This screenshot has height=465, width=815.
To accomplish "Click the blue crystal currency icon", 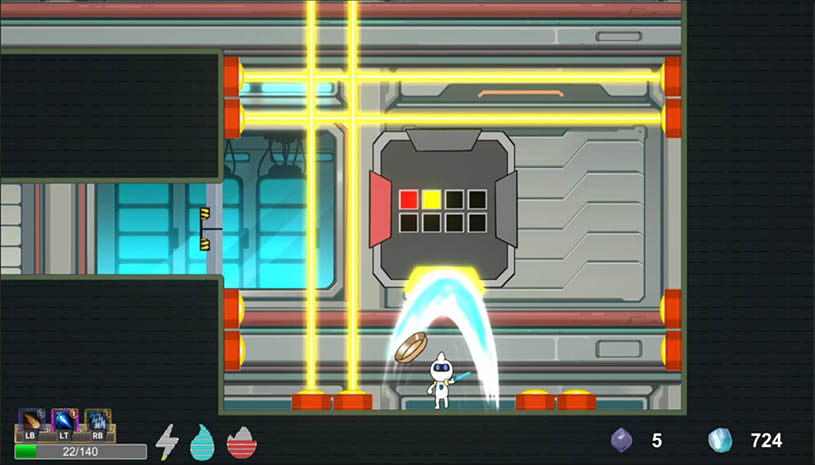I will click(719, 440).
